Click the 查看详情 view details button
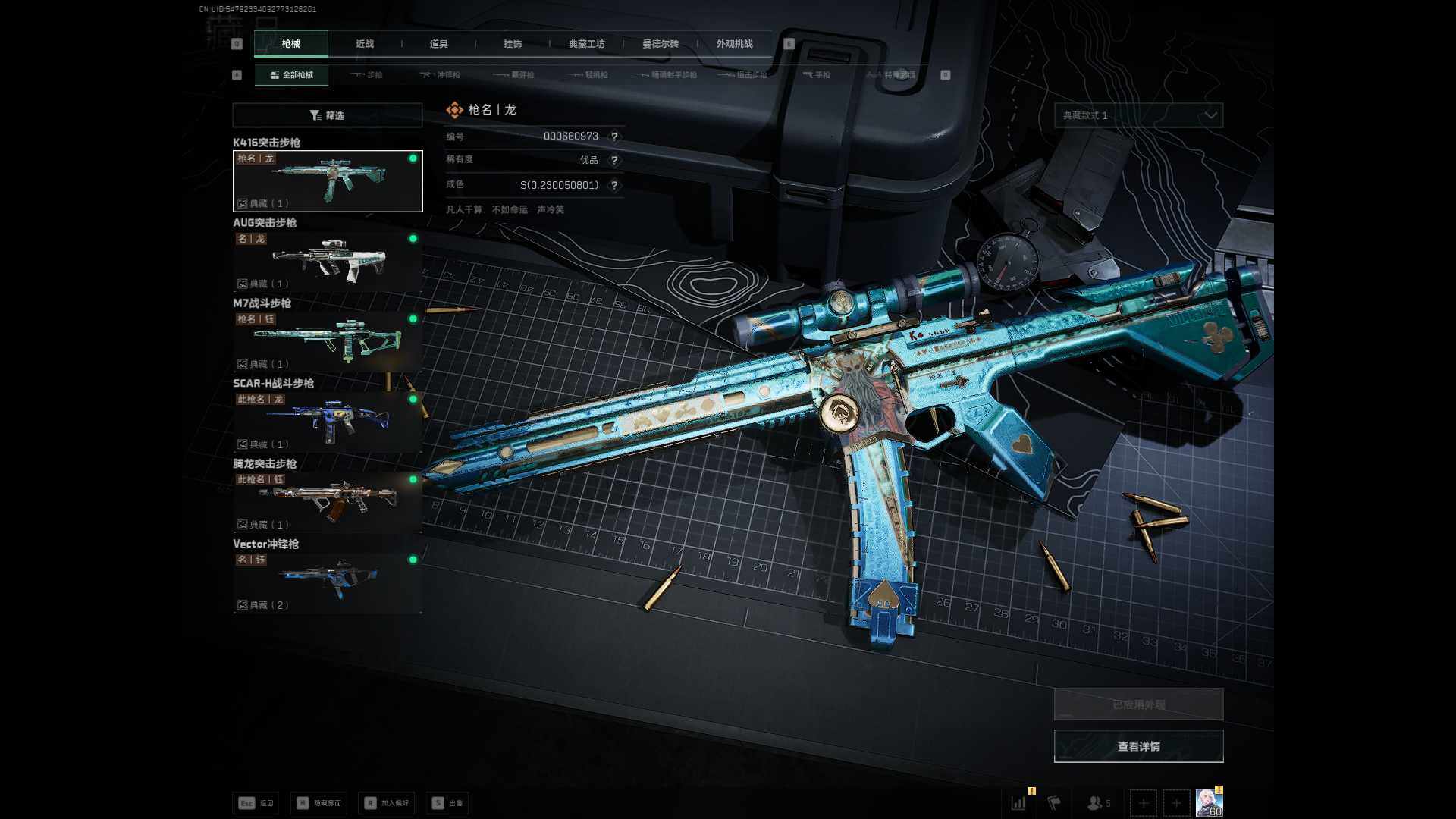The height and width of the screenshot is (819, 1456). [x=1138, y=746]
